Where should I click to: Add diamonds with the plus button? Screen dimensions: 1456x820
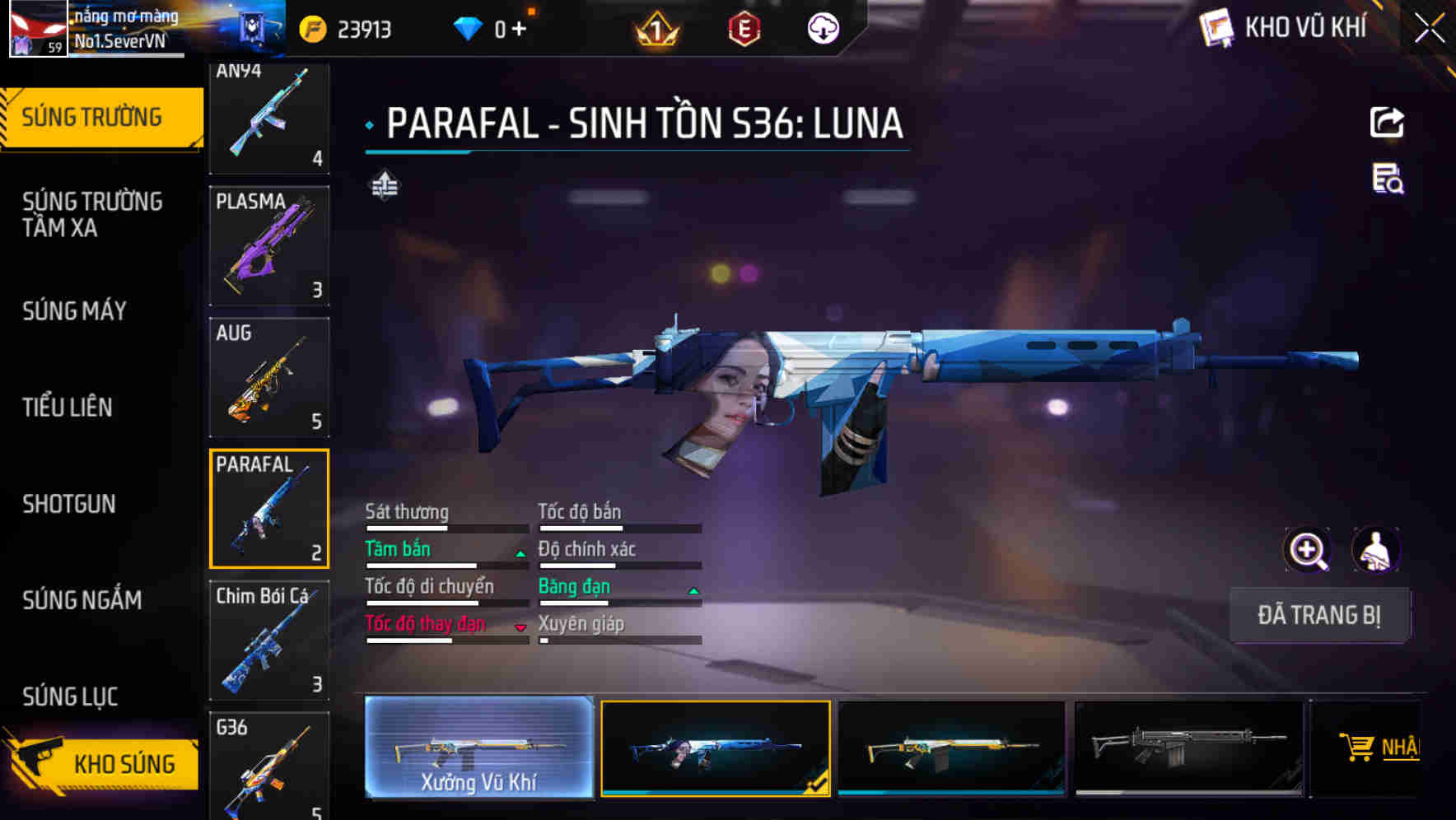click(x=519, y=29)
